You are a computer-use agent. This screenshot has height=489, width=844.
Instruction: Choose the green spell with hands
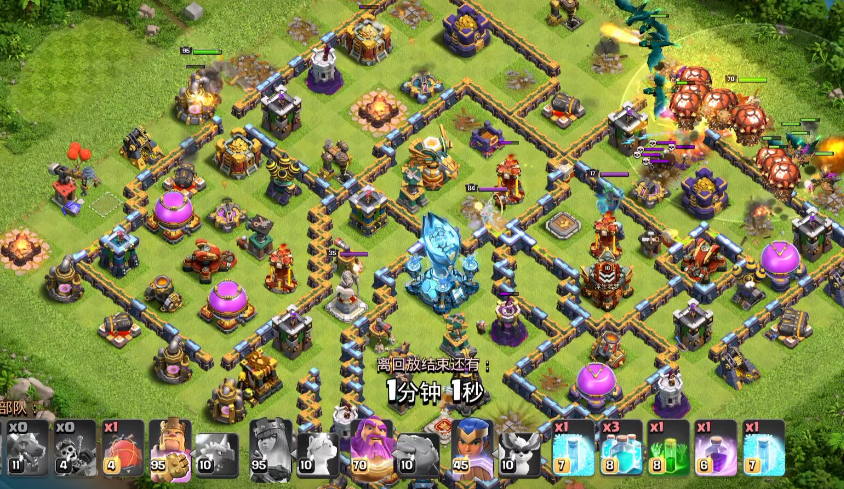click(x=670, y=446)
